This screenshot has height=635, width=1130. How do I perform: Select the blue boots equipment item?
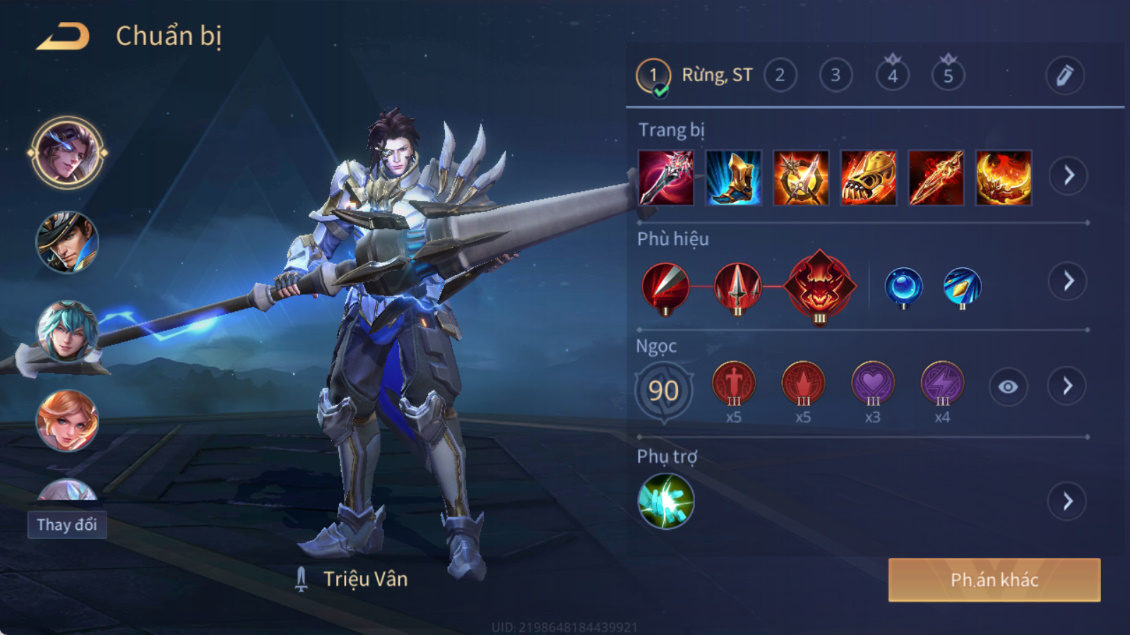[733, 178]
